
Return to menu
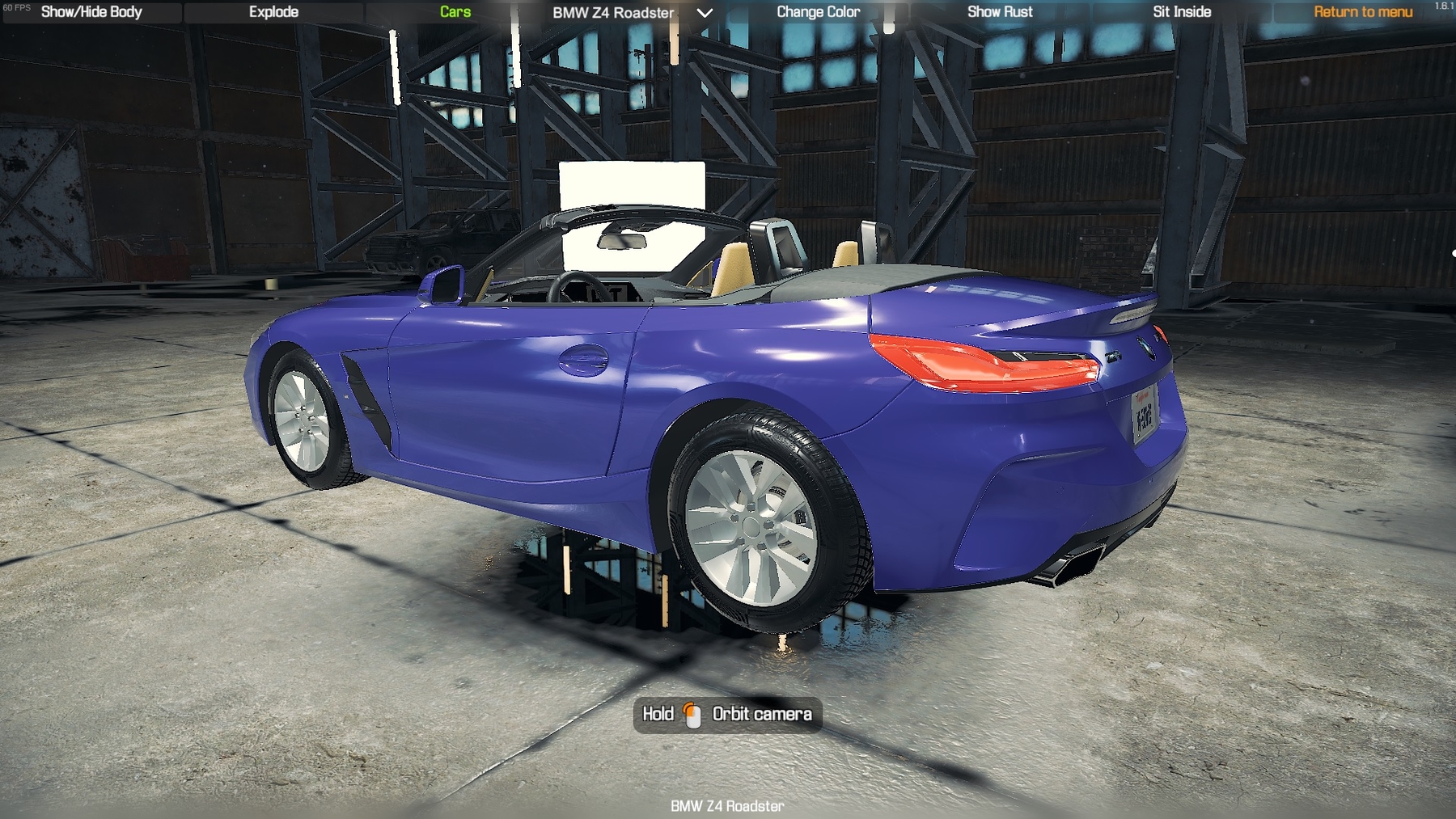[x=1363, y=12]
